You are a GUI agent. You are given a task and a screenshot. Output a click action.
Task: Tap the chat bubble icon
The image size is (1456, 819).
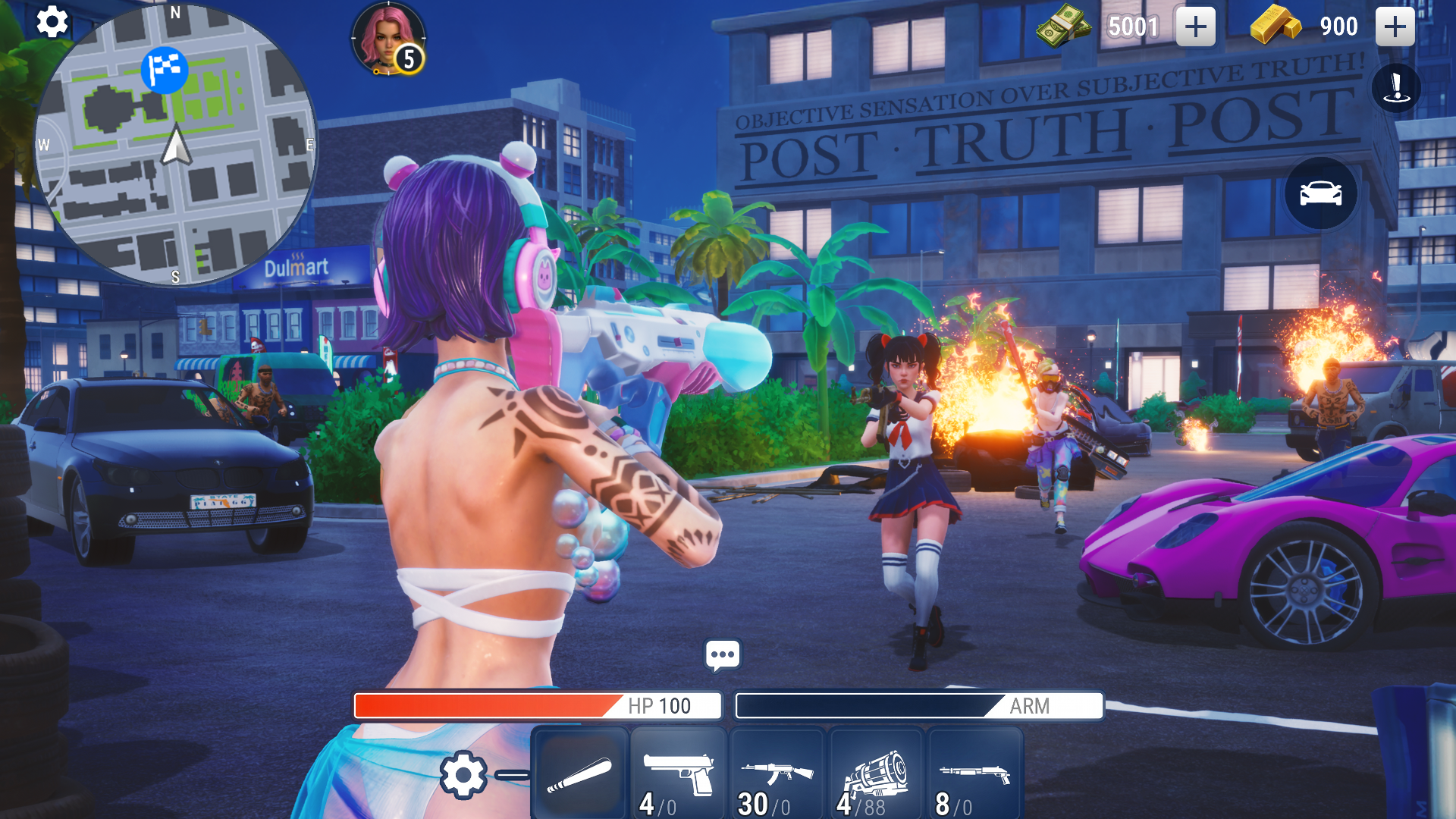tap(722, 654)
